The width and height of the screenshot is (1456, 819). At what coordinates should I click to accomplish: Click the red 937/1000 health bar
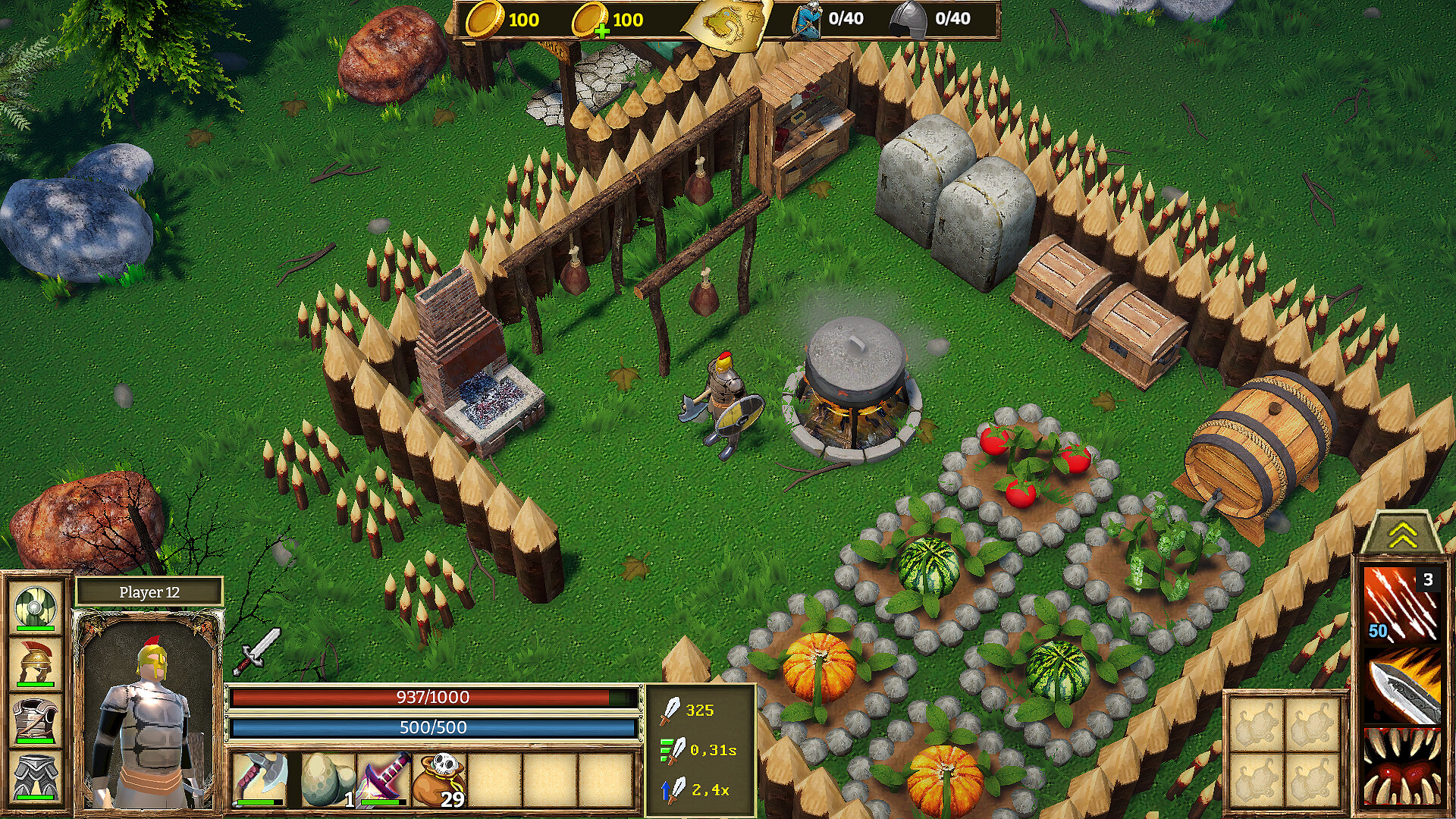432,698
